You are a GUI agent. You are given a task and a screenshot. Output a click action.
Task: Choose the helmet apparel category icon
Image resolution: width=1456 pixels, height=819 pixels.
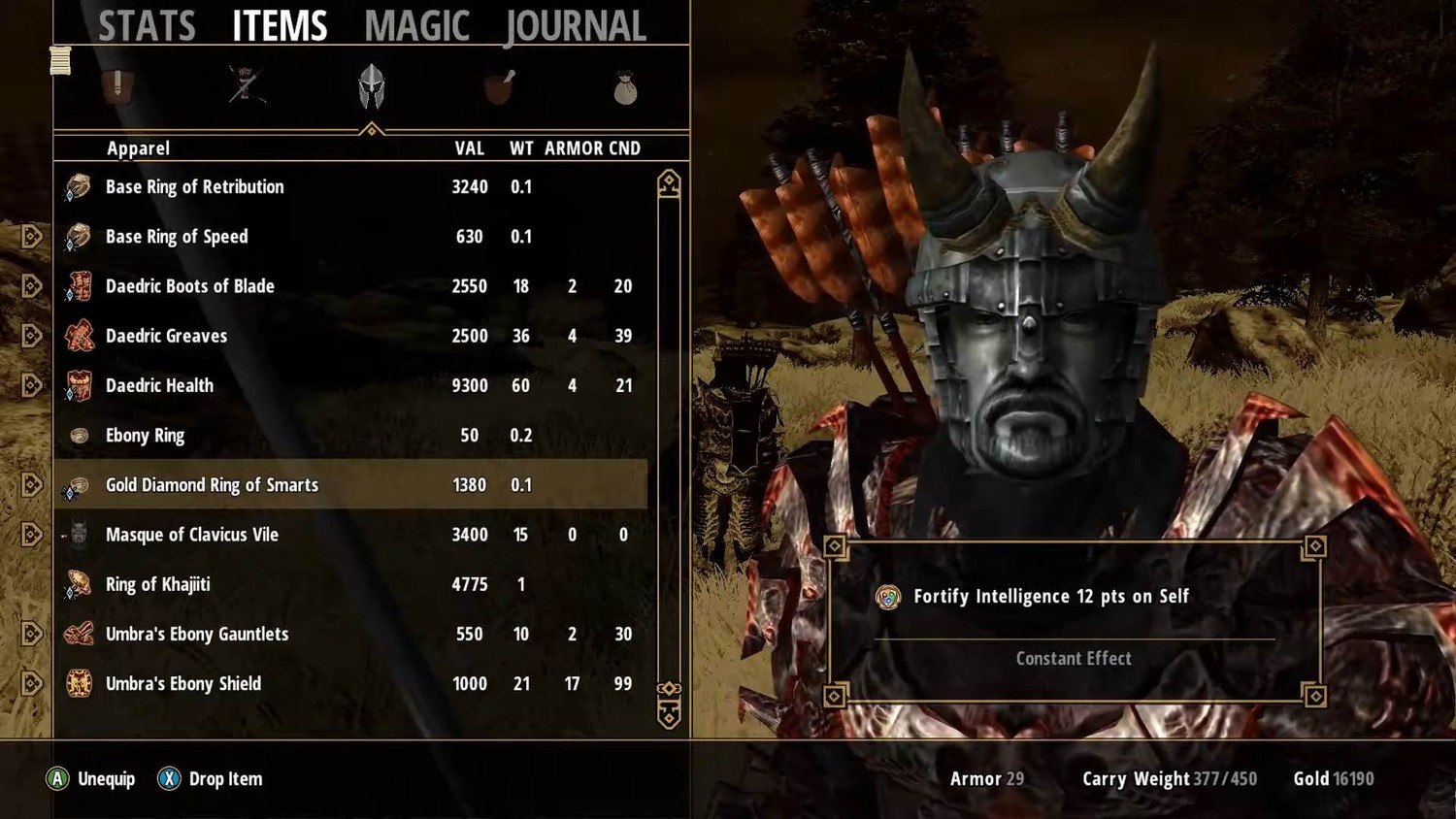372,86
